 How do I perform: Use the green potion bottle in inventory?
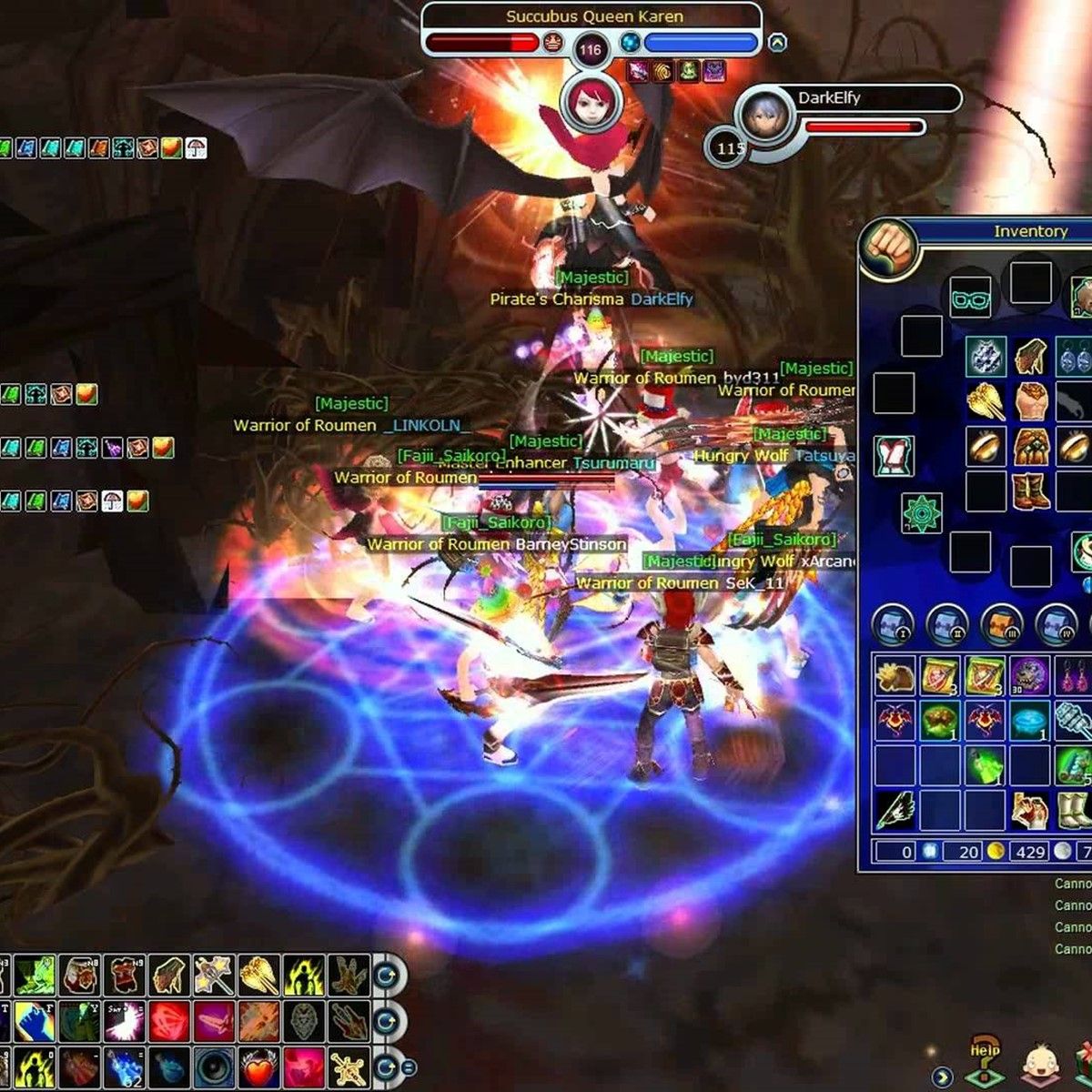tap(986, 766)
